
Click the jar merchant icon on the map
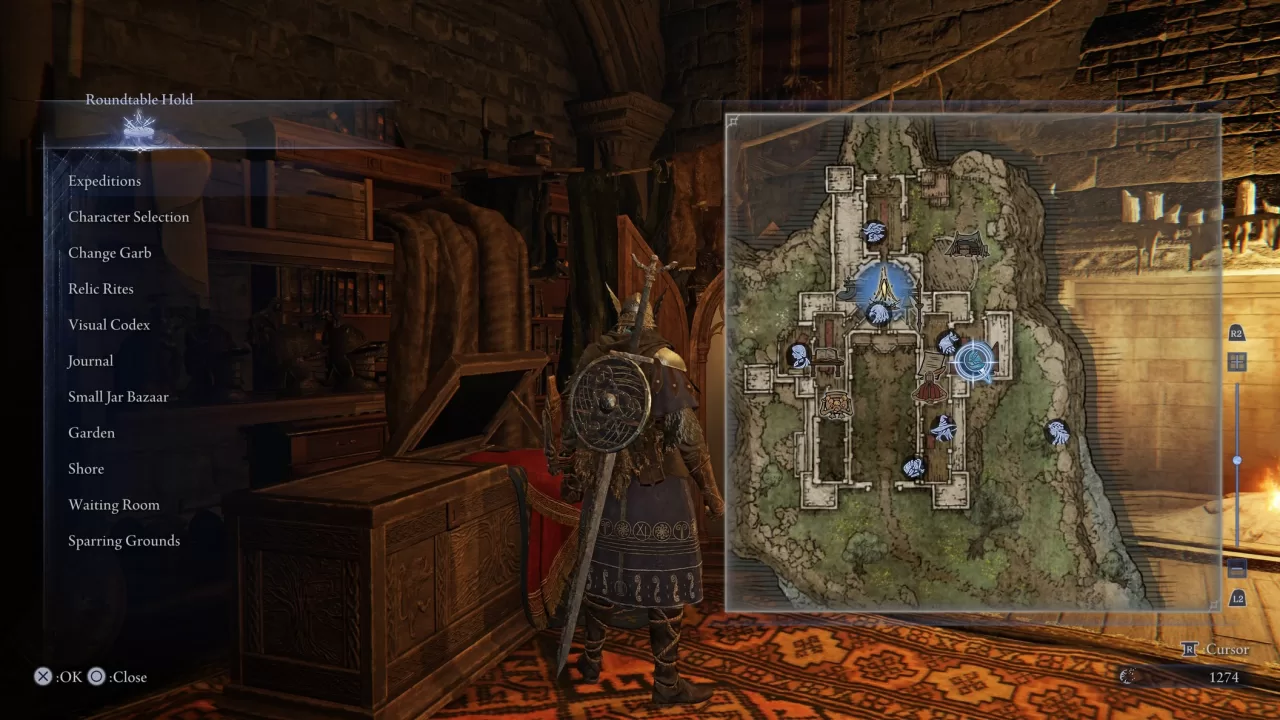pyautogui.click(x=836, y=402)
